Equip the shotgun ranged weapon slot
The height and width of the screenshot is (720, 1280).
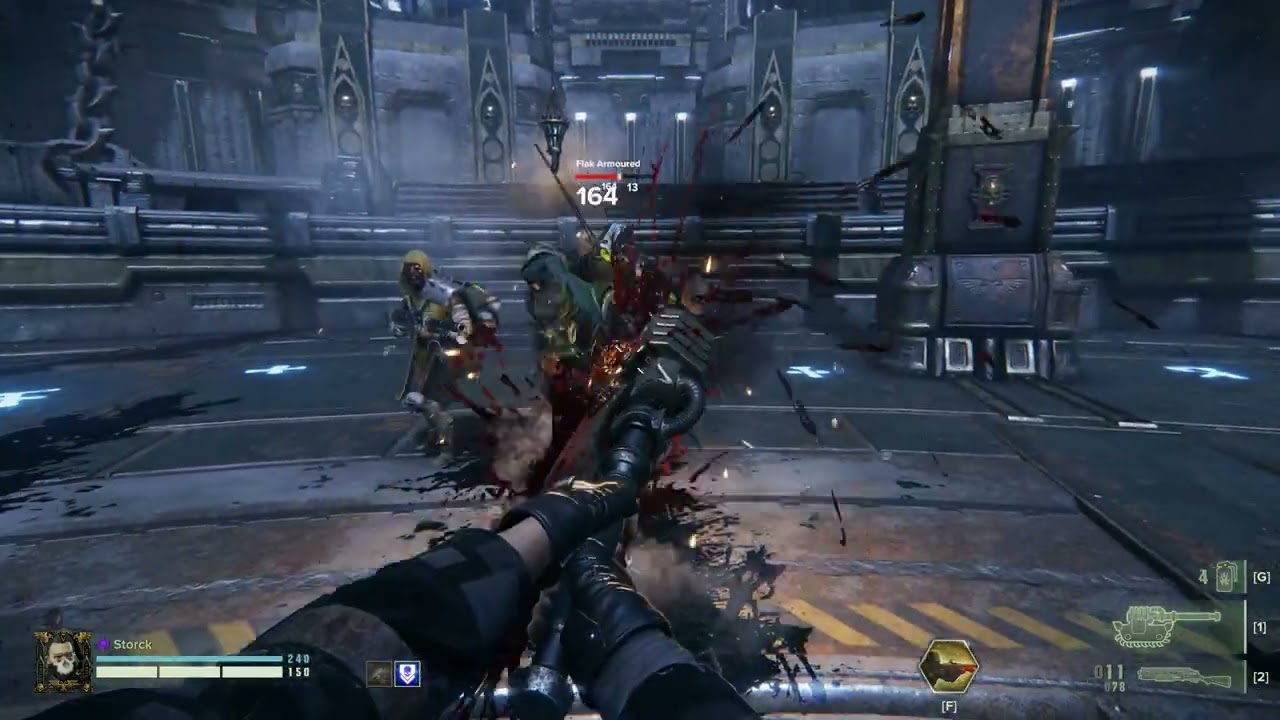pos(1186,677)
